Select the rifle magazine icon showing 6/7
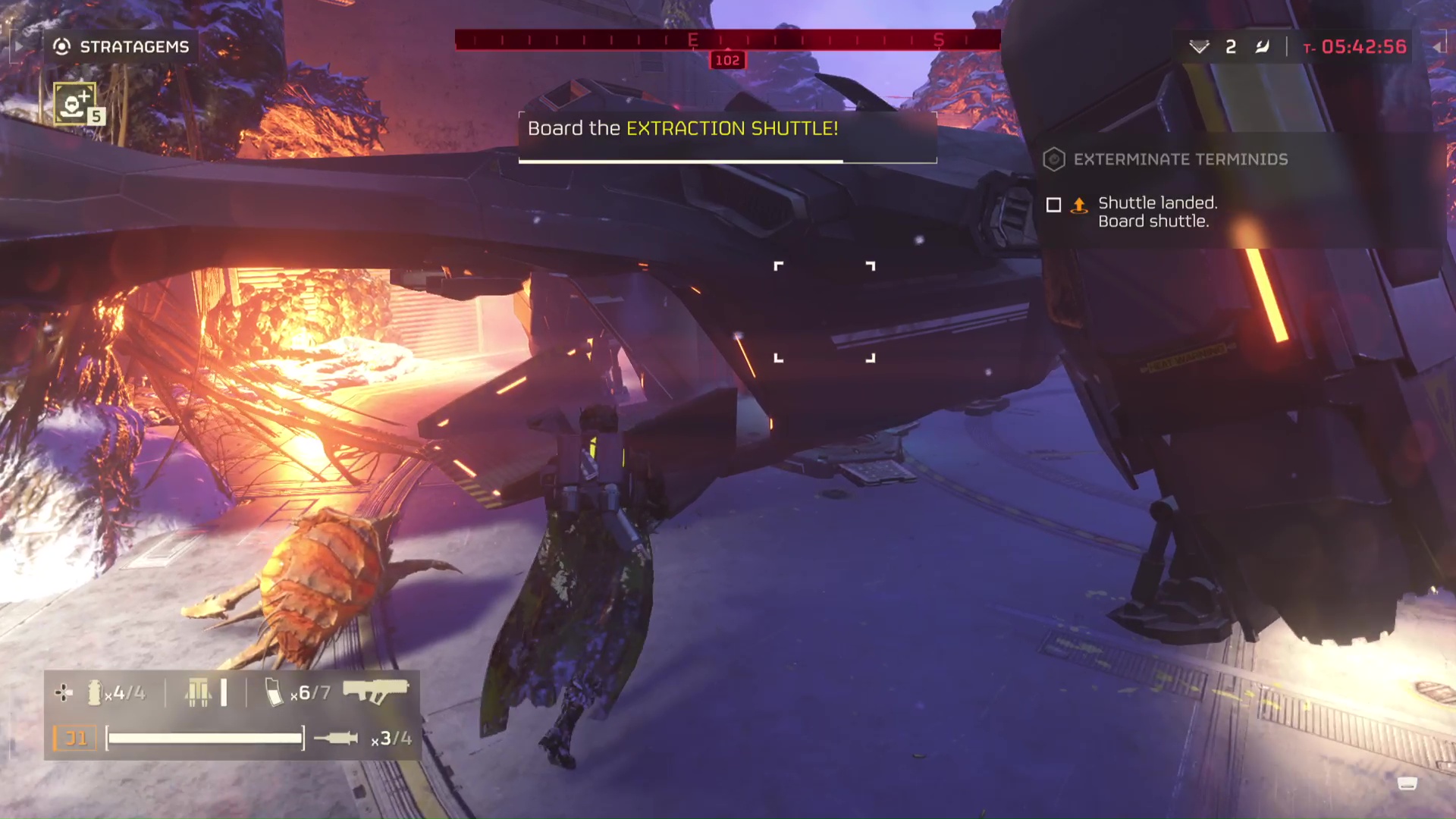 (x=271, y=692)
